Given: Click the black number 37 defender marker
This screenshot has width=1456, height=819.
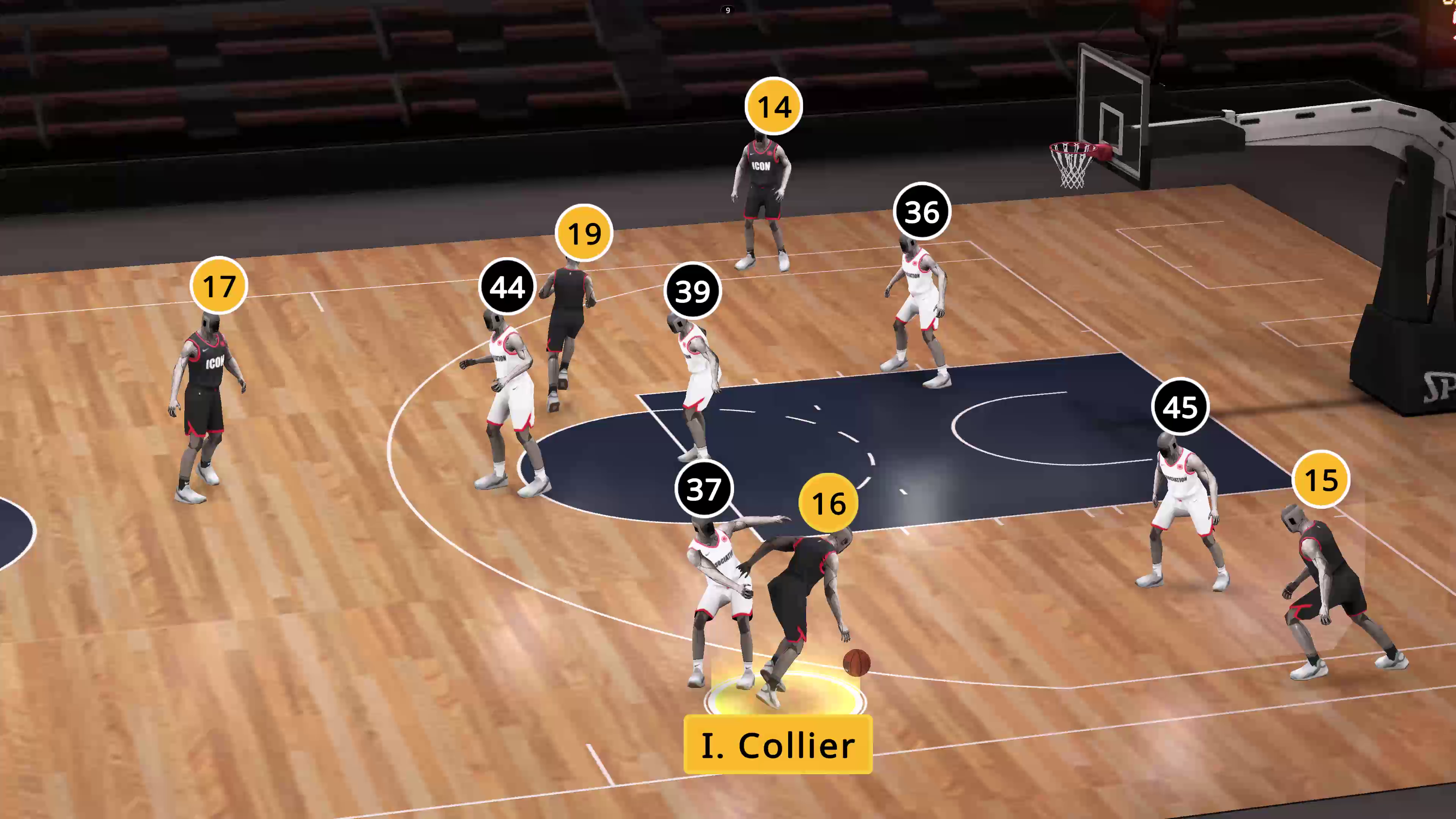Looking at the screenshot, I should pos(704,488).
